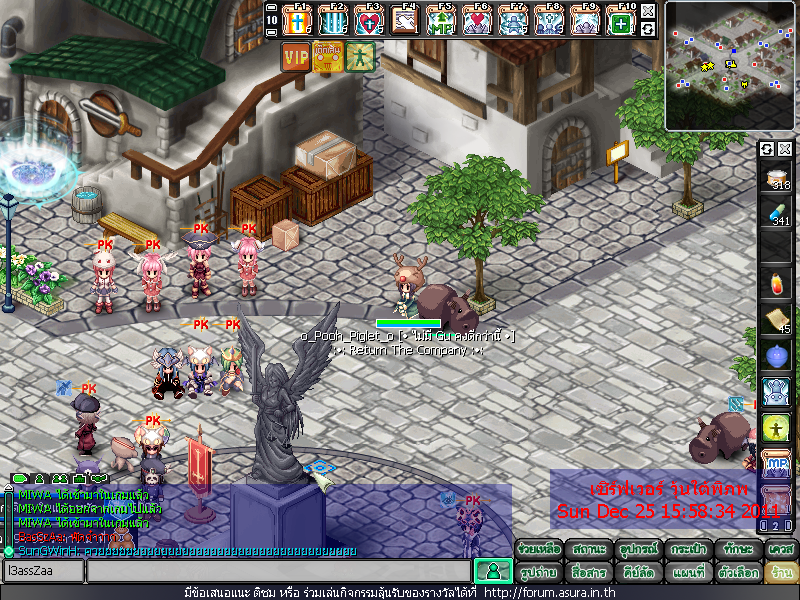
Task: Use the red potion bottle
Action: coord(777,283)
